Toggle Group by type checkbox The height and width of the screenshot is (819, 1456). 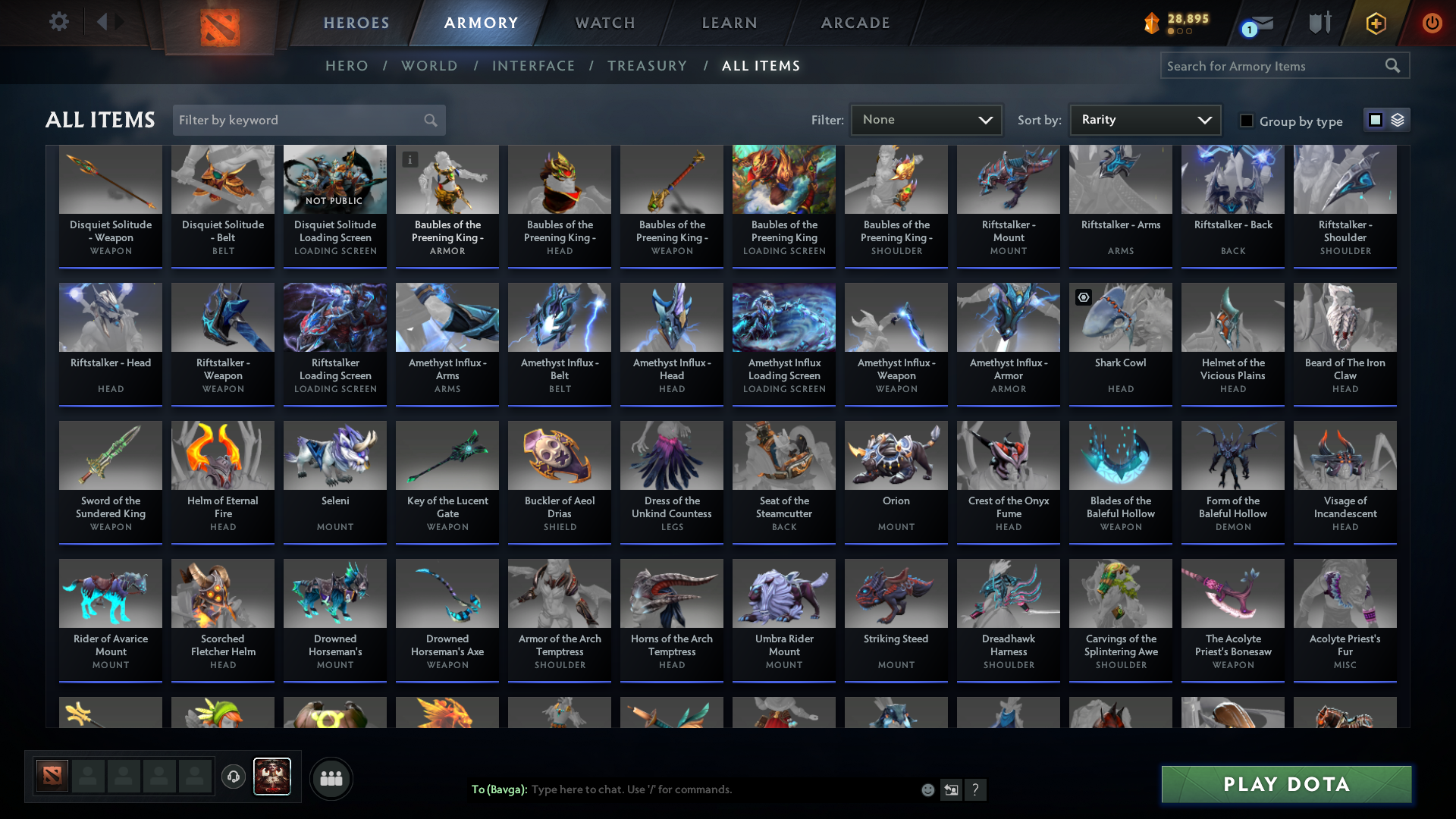tap(1247, 121)
